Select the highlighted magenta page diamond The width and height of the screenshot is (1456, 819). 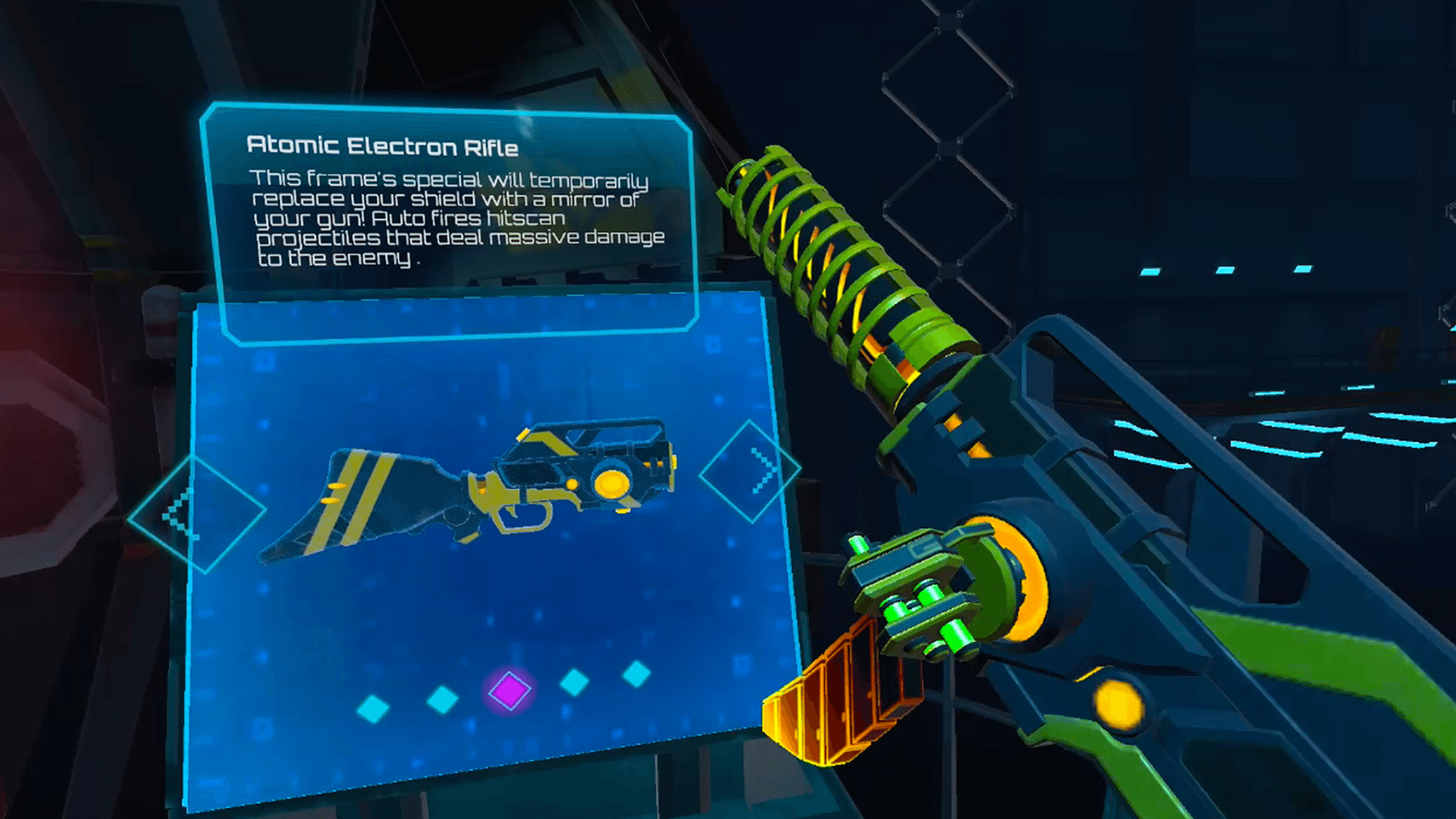coord(510,691)
